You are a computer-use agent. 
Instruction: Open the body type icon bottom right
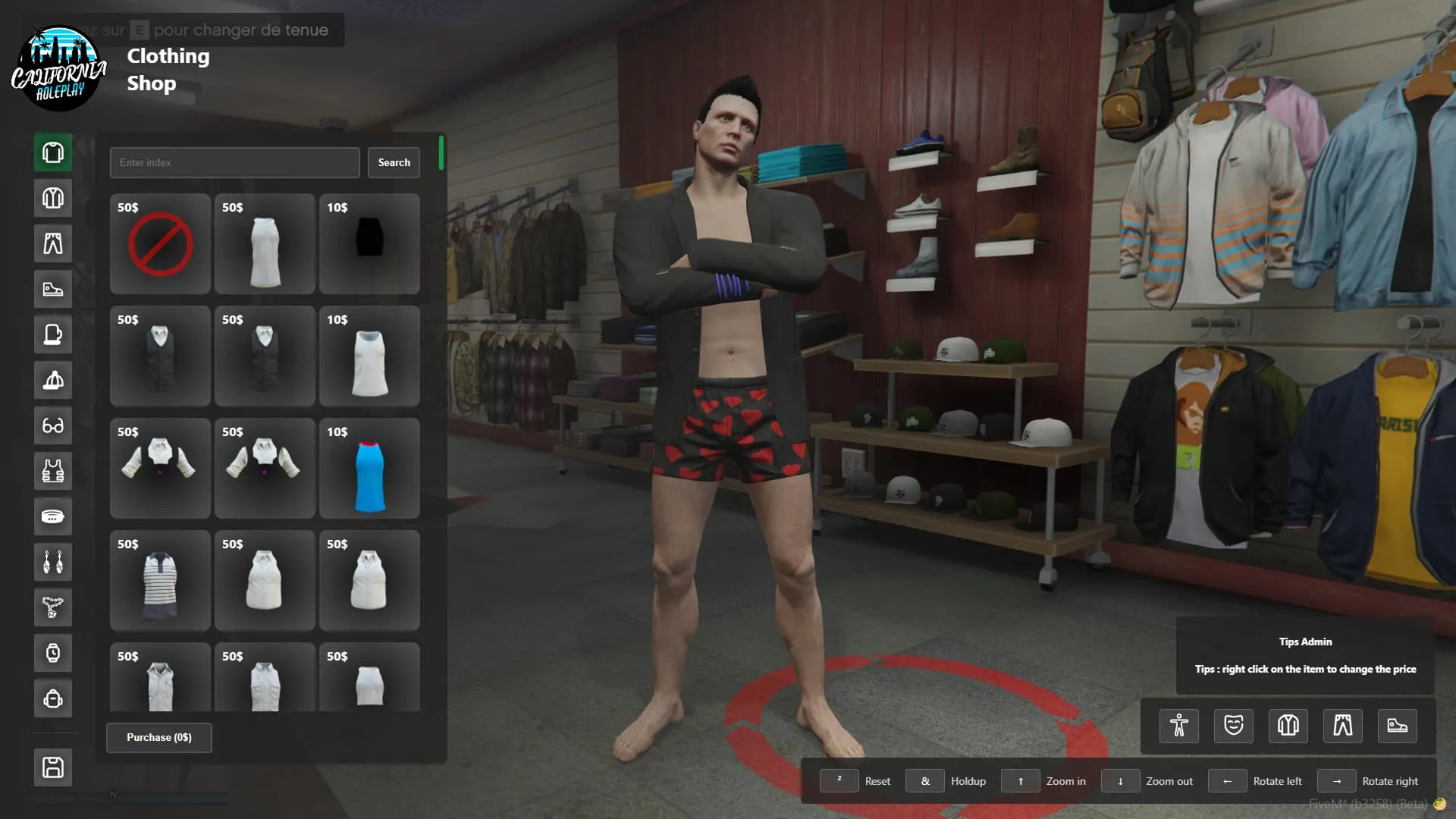click(1179, 726)
